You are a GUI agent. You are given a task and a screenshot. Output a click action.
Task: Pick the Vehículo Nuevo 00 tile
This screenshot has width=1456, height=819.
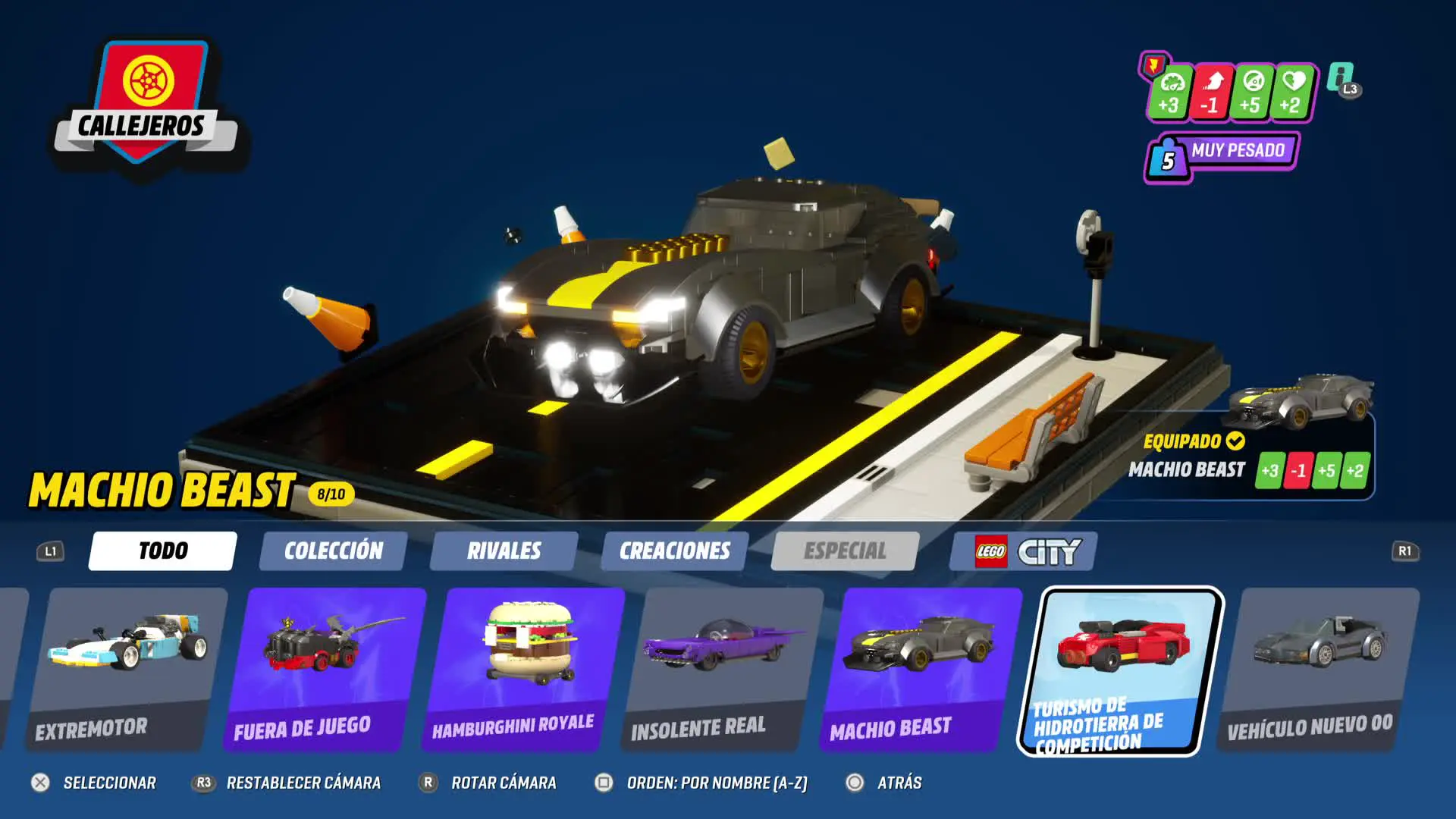(x=1318, y=669)
